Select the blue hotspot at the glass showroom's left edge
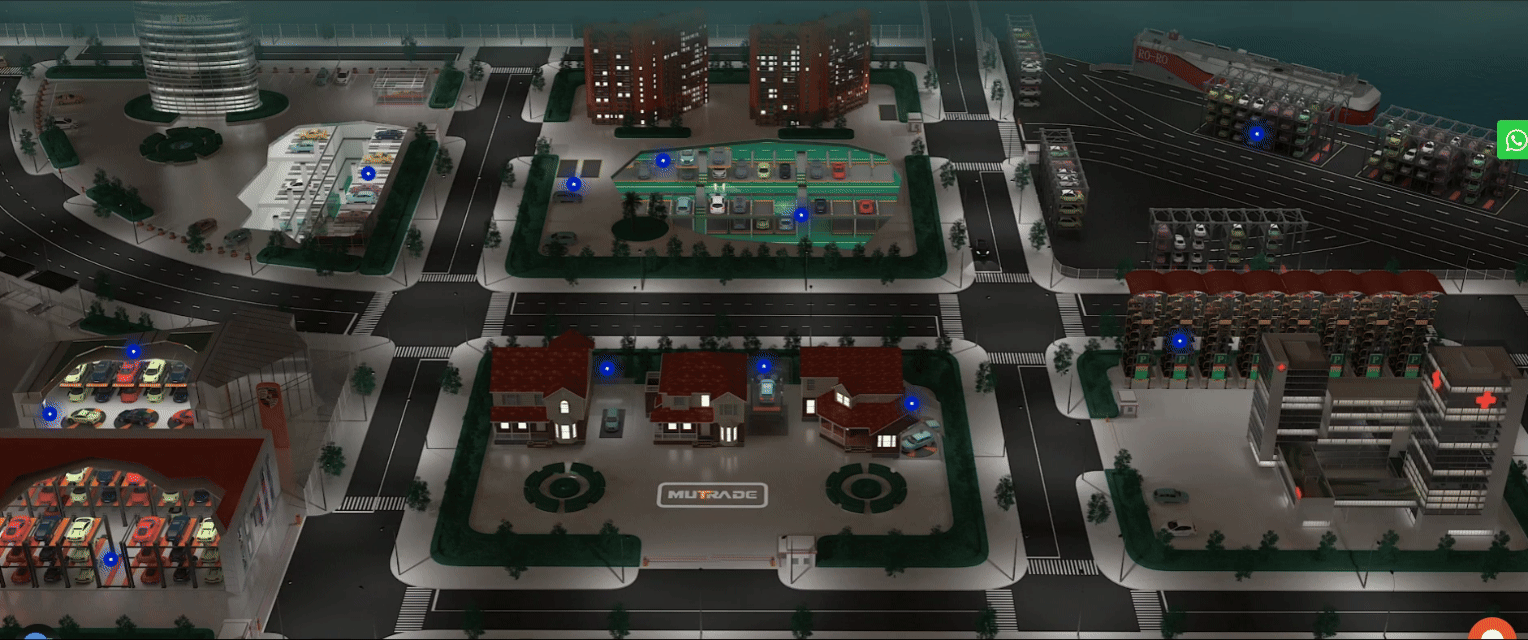The height and width of the screenshot is (640, 1528). point(50,413)
